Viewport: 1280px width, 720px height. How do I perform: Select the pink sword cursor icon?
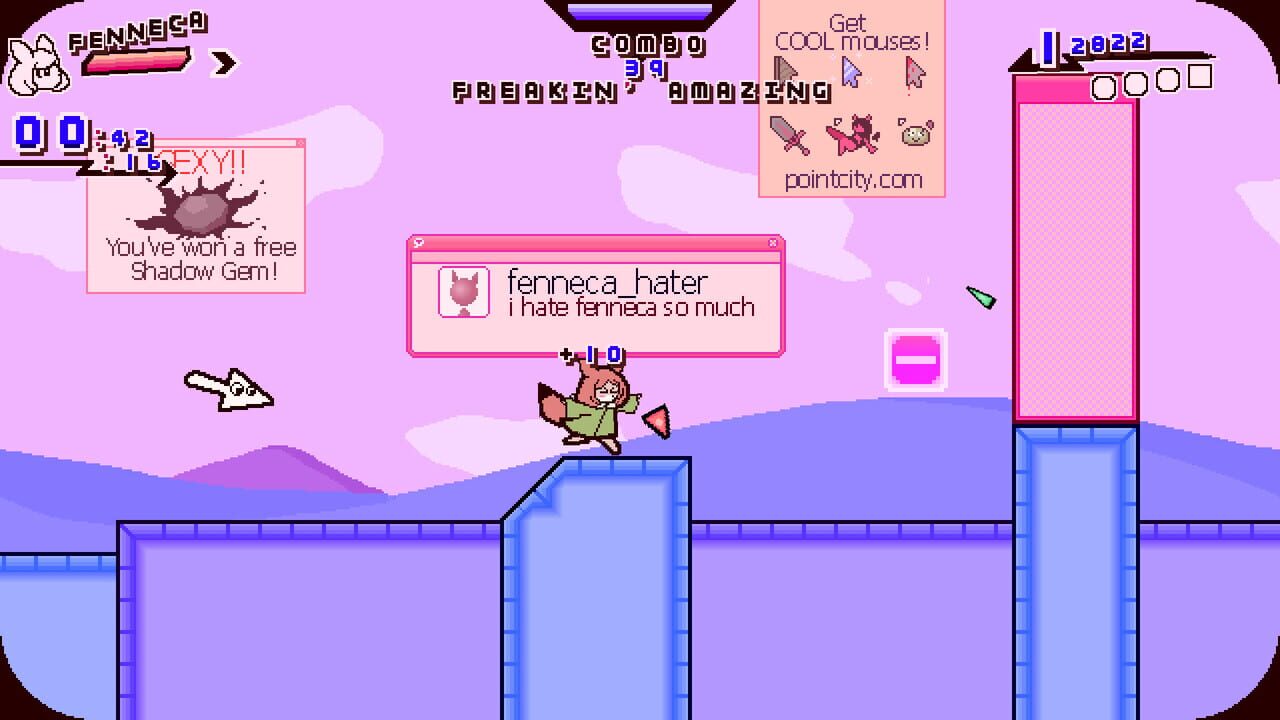[787, 133]
